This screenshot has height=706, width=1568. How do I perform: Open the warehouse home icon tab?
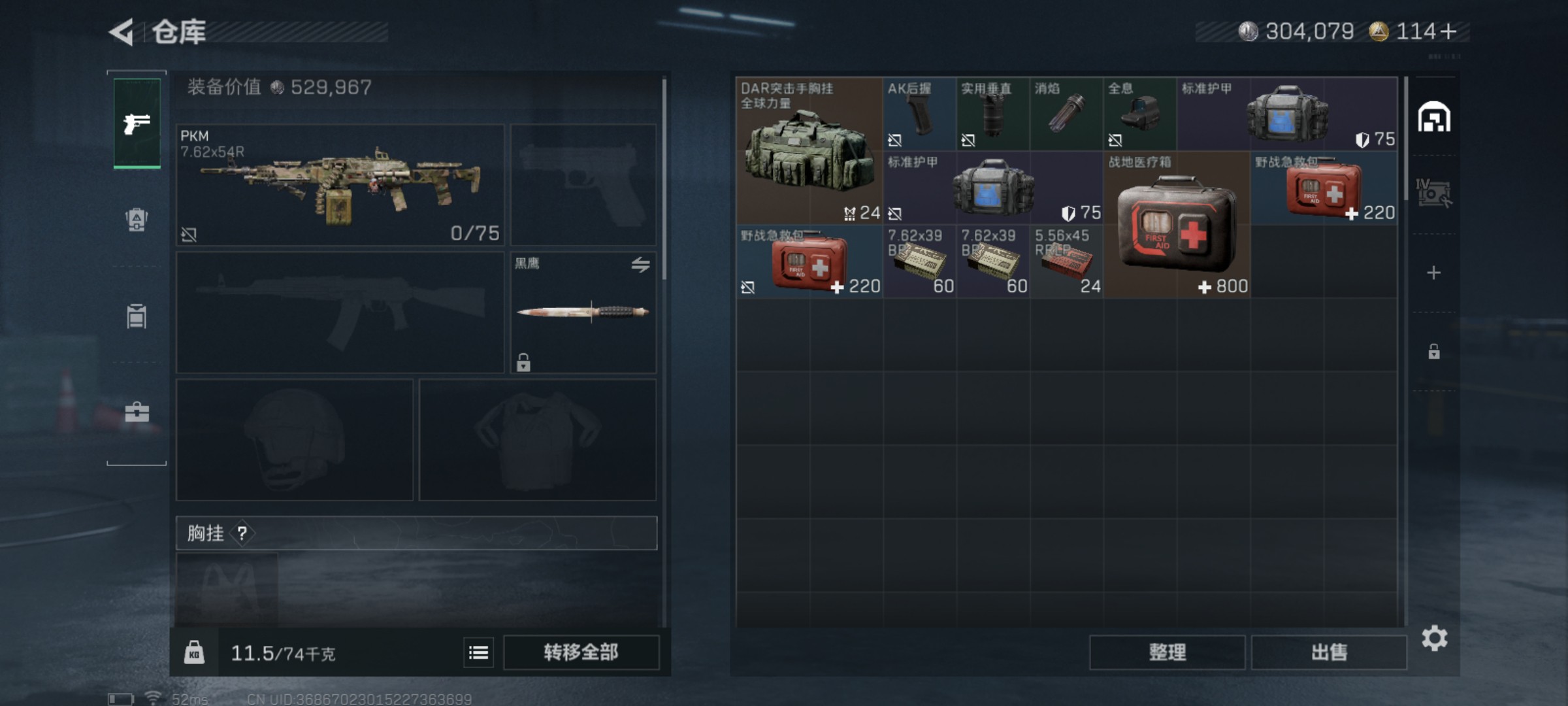click(1433, 118)
